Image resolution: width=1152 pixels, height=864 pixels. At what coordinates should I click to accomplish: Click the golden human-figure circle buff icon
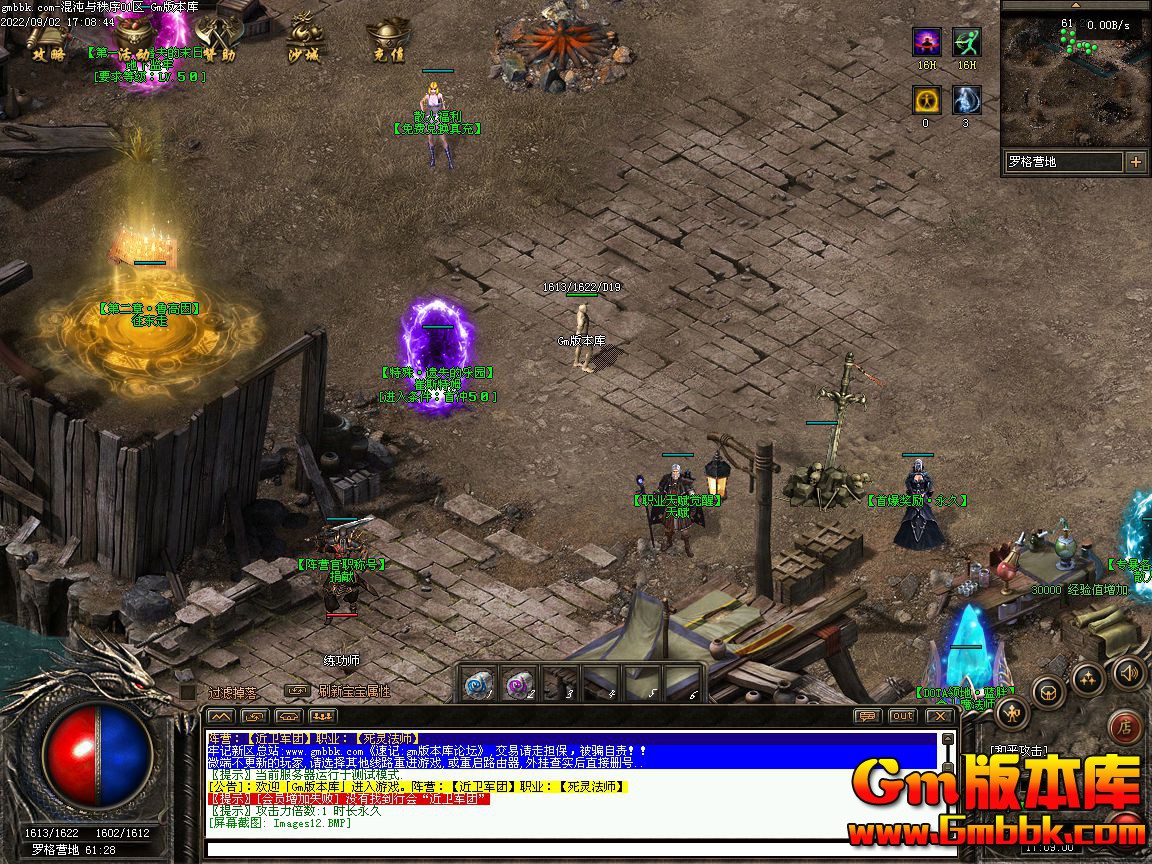(926, 100)
